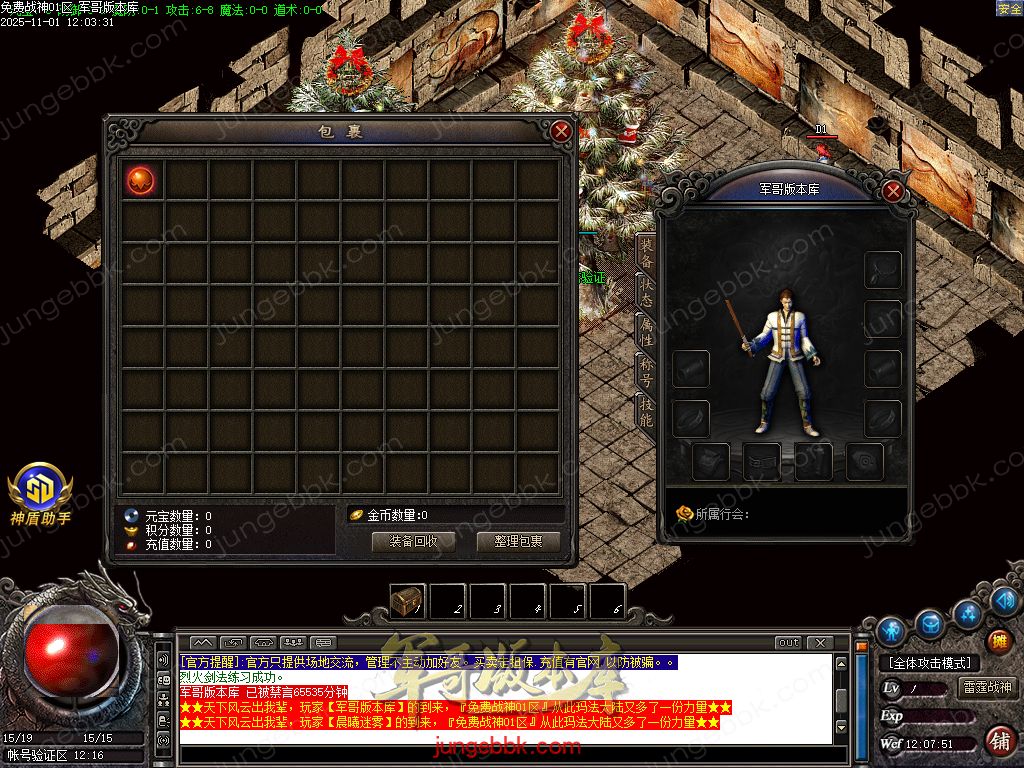The image size is (1024, 768).
Task: Close the 军哥版本库 character panel
Action: point(893,190)
